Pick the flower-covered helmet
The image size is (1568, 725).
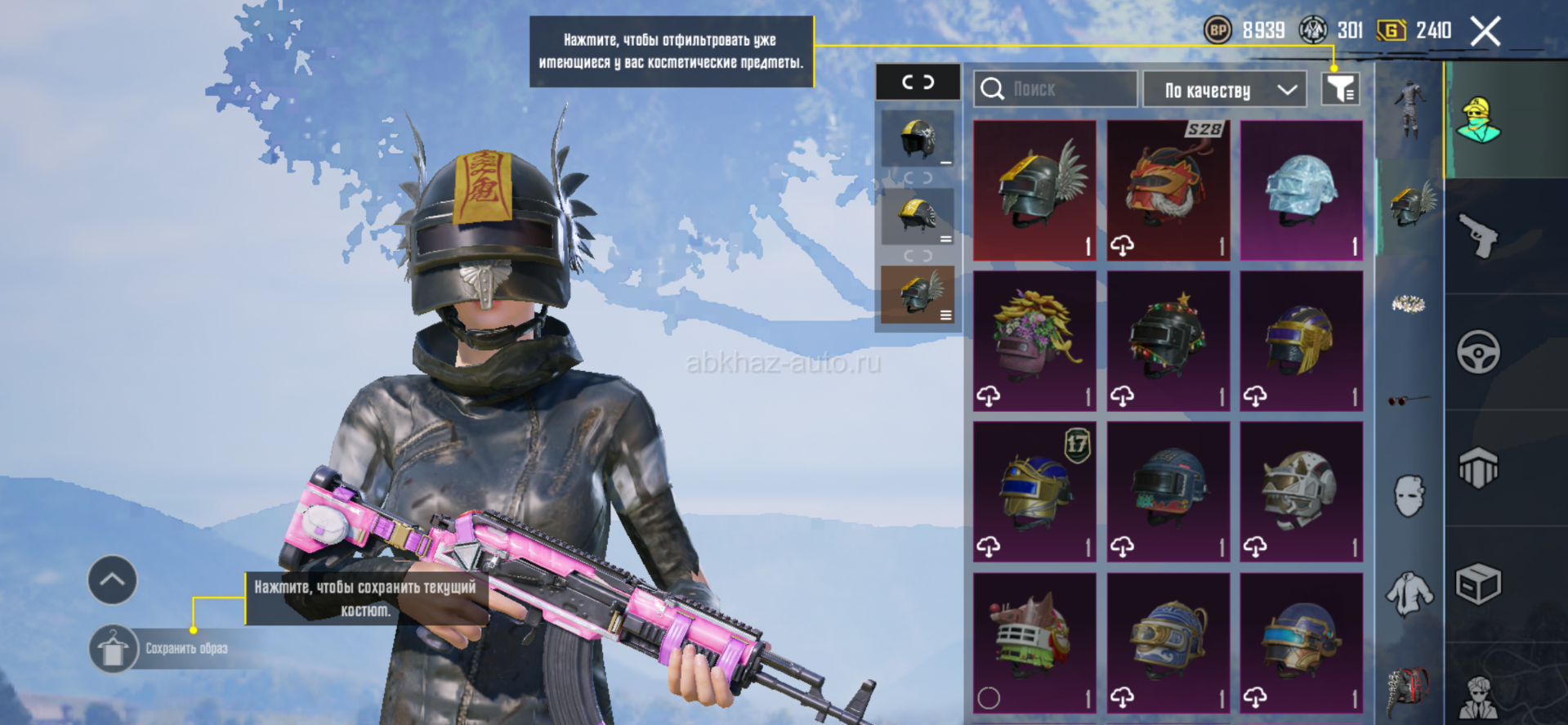[x=1034, y=340]
